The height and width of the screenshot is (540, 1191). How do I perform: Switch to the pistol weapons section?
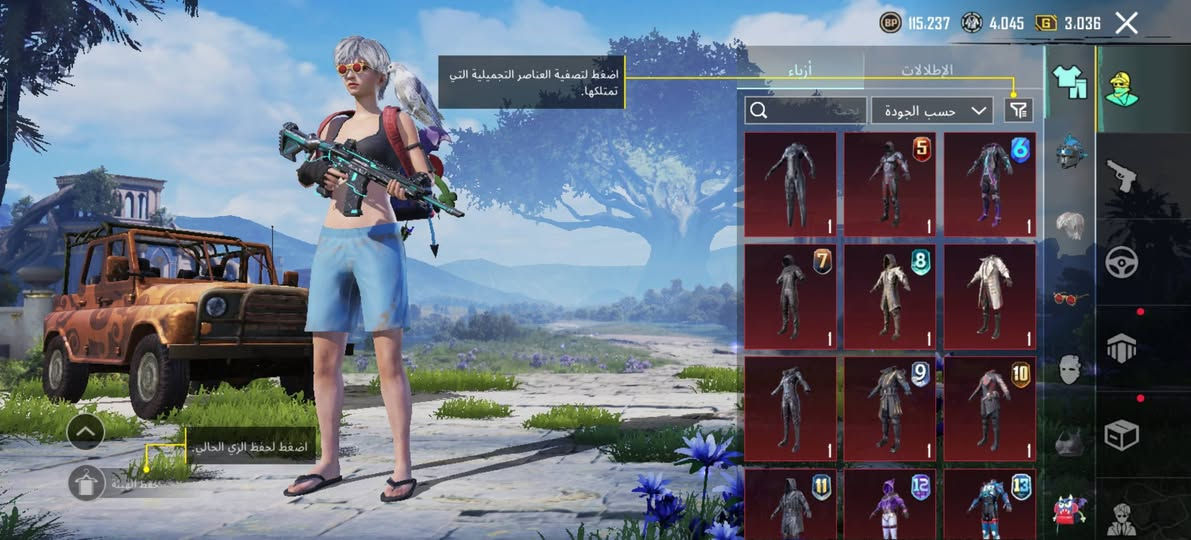click(x=1121, y=176)
